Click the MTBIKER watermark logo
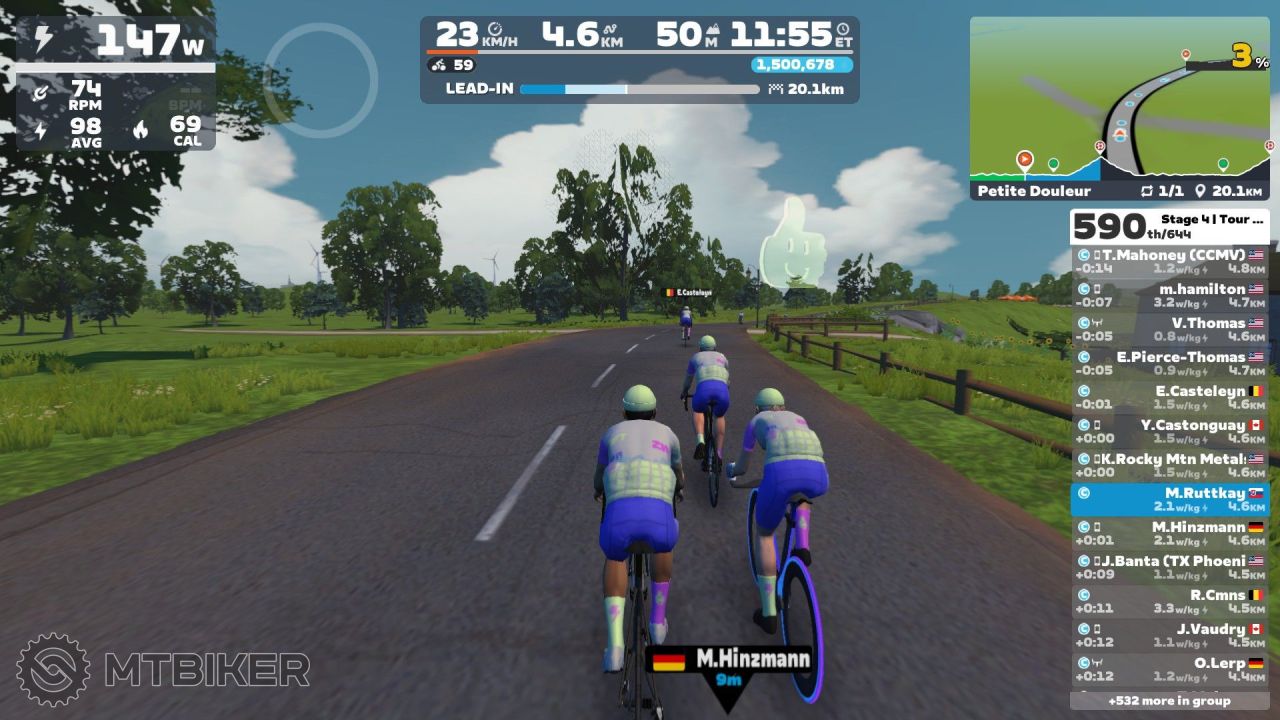The height and width of the screenshot is (720, 1280). (x=162, y=669)
